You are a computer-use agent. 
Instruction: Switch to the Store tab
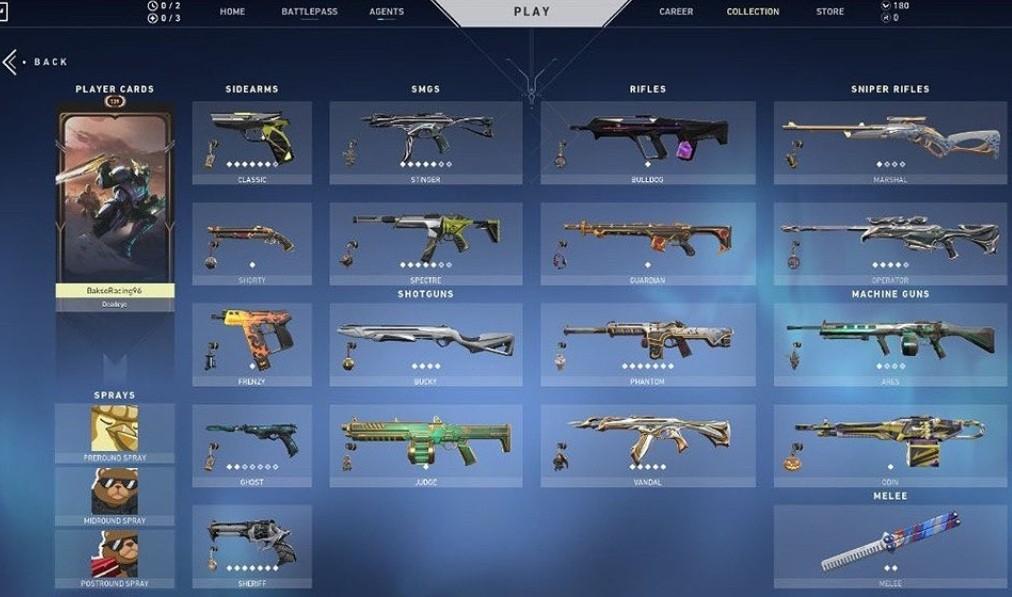point(830,12)
